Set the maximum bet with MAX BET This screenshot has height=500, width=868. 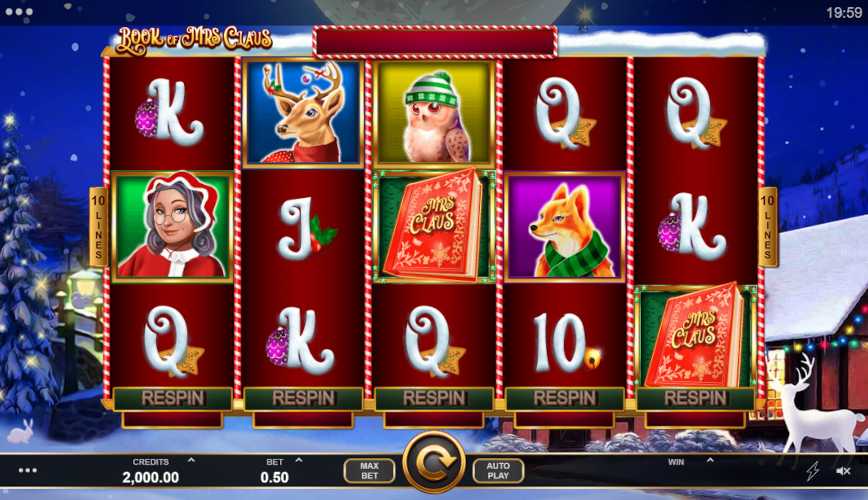click(x=369, y=470)
